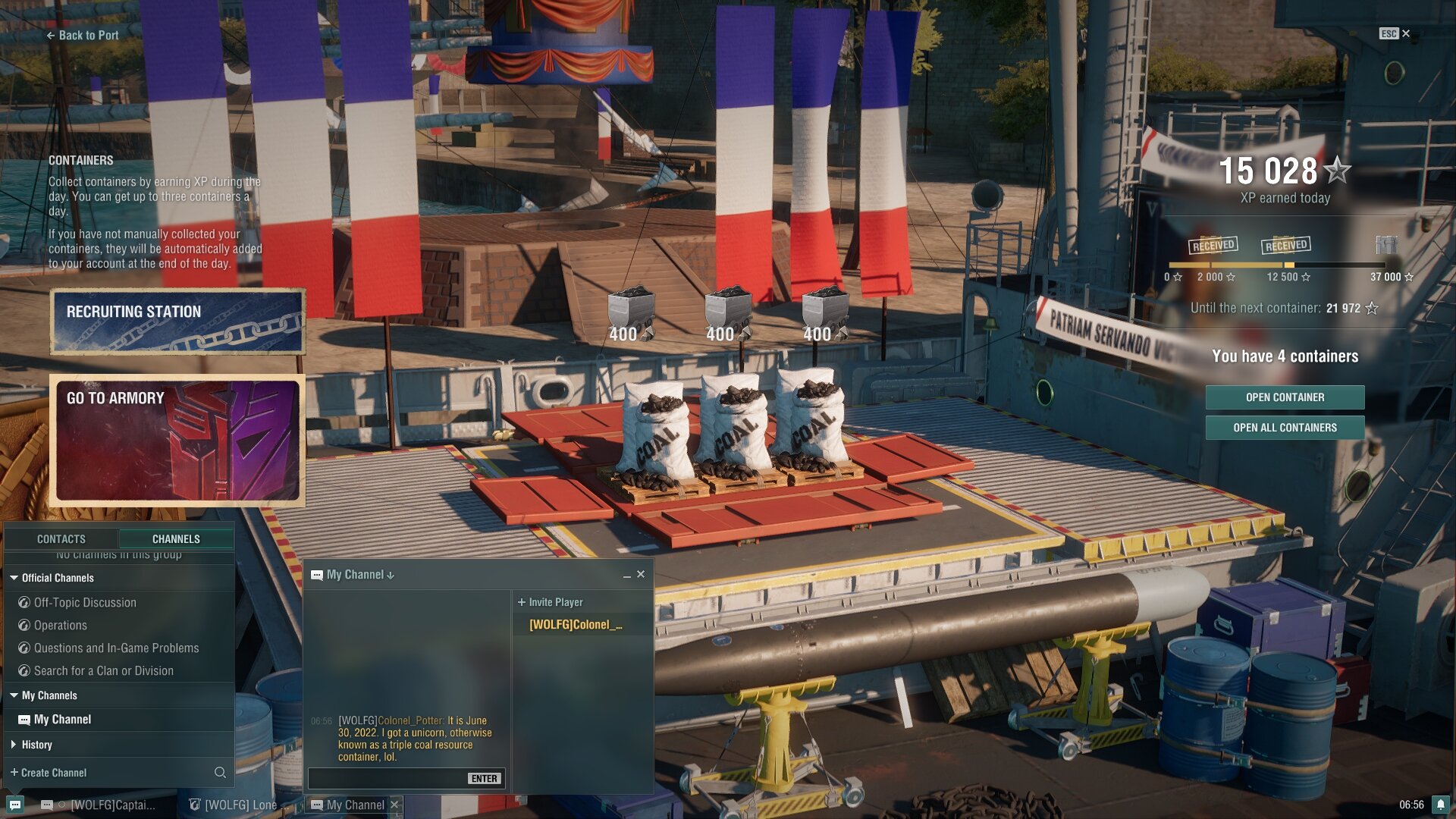Expand the History section
This screenshot has width=1456, height=819.
pos(36,745)
